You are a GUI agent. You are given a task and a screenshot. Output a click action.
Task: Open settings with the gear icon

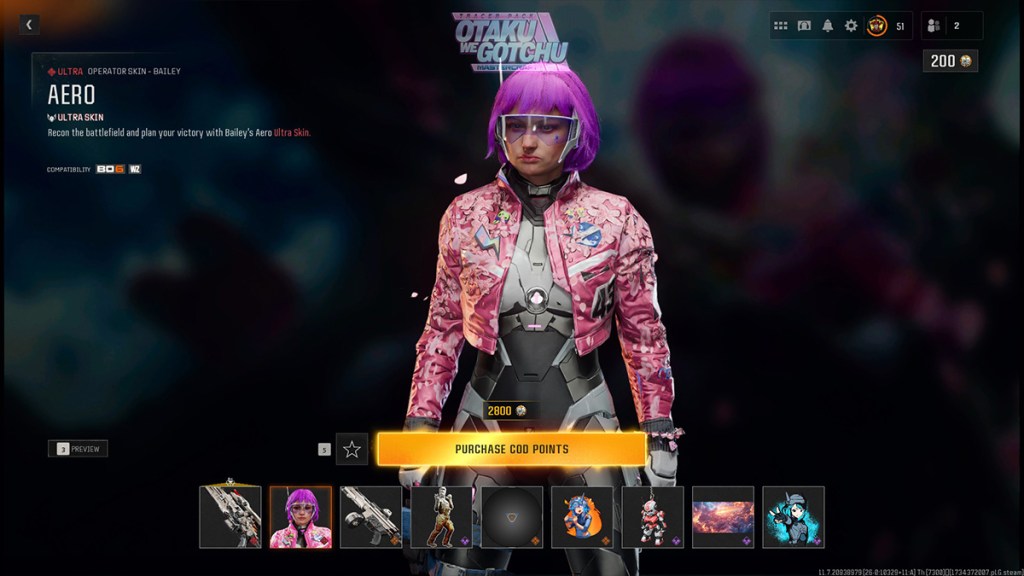point(851,26)
